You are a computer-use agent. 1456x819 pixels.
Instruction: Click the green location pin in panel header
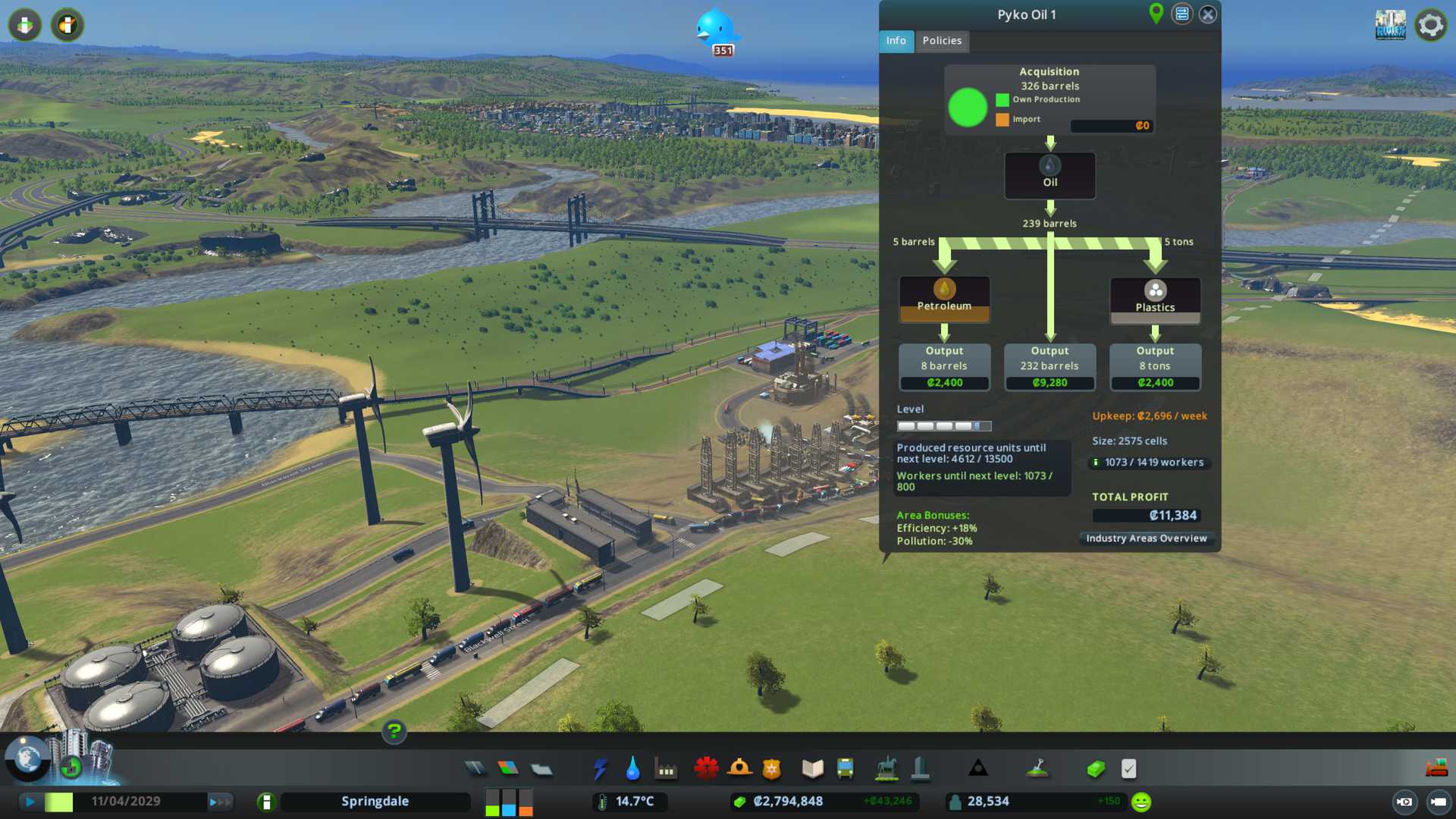click(x=1156, y=14)
